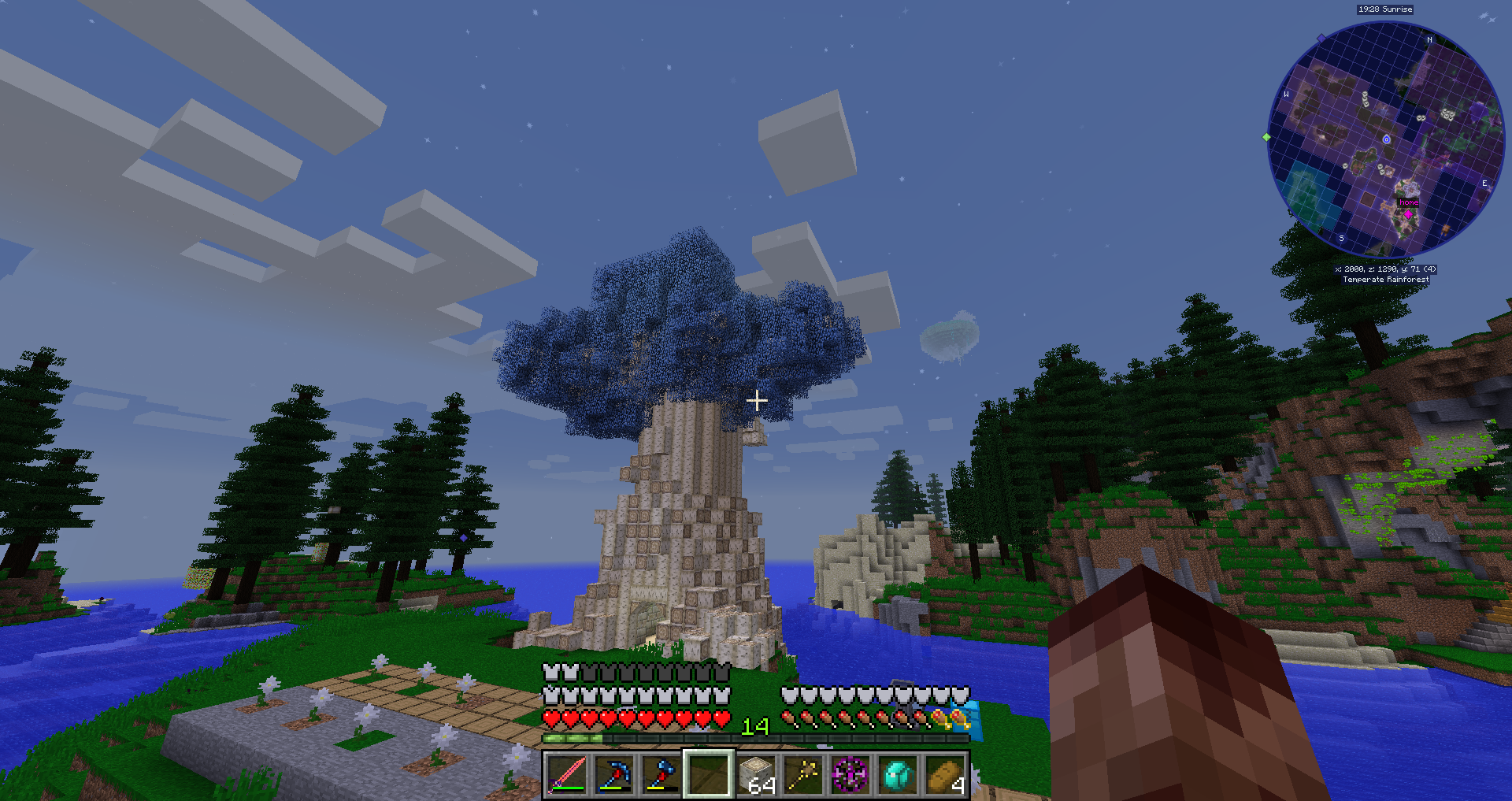The width and height of the screenshot is (1512, 801).
Task: Click the circular minimap
Action: click(x=1386, y=140)
